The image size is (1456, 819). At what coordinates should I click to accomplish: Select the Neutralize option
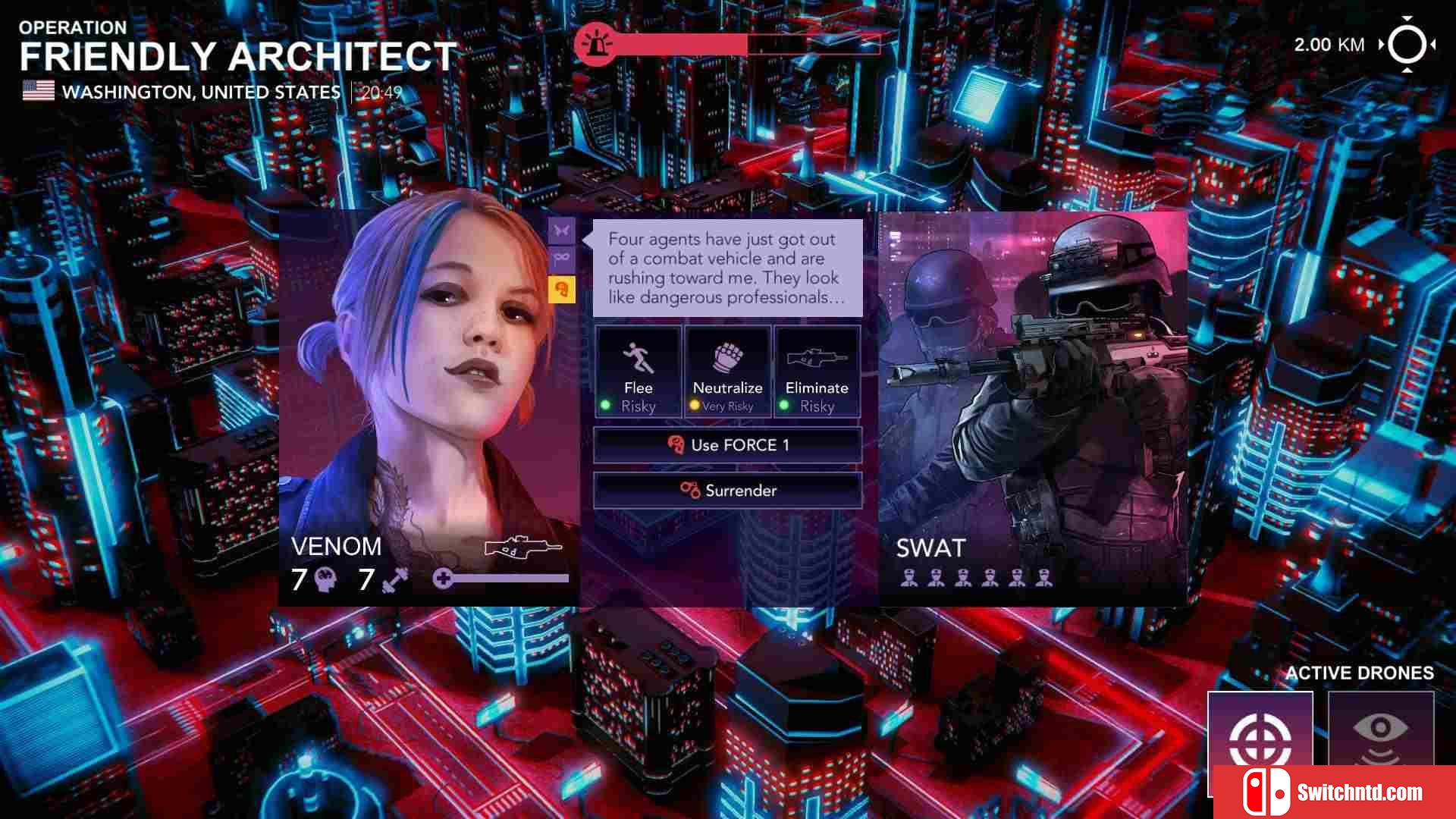click(727, 372)
